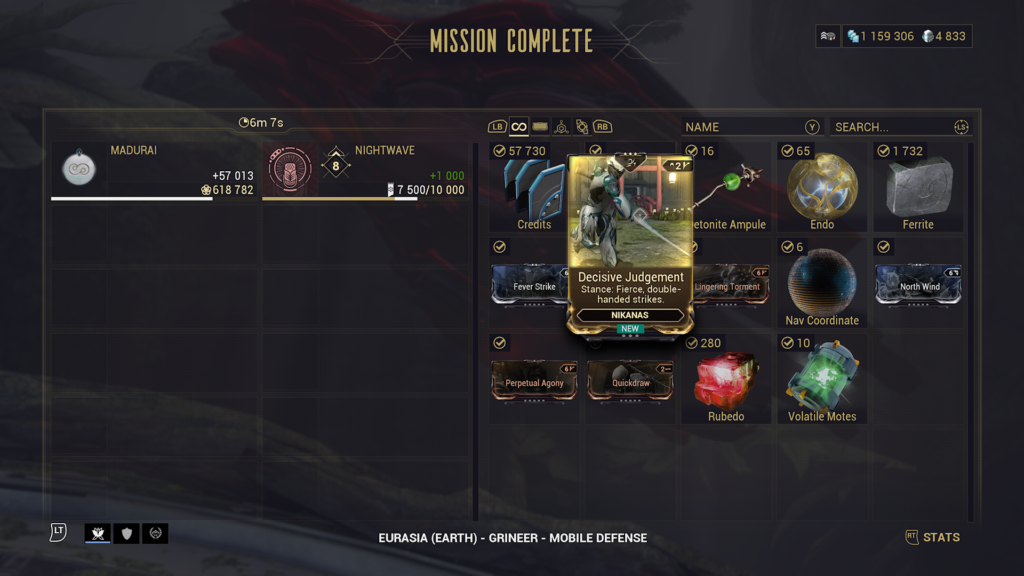
Task: Select the Nav Coordinate reward
Action: (x=822, y=284)
